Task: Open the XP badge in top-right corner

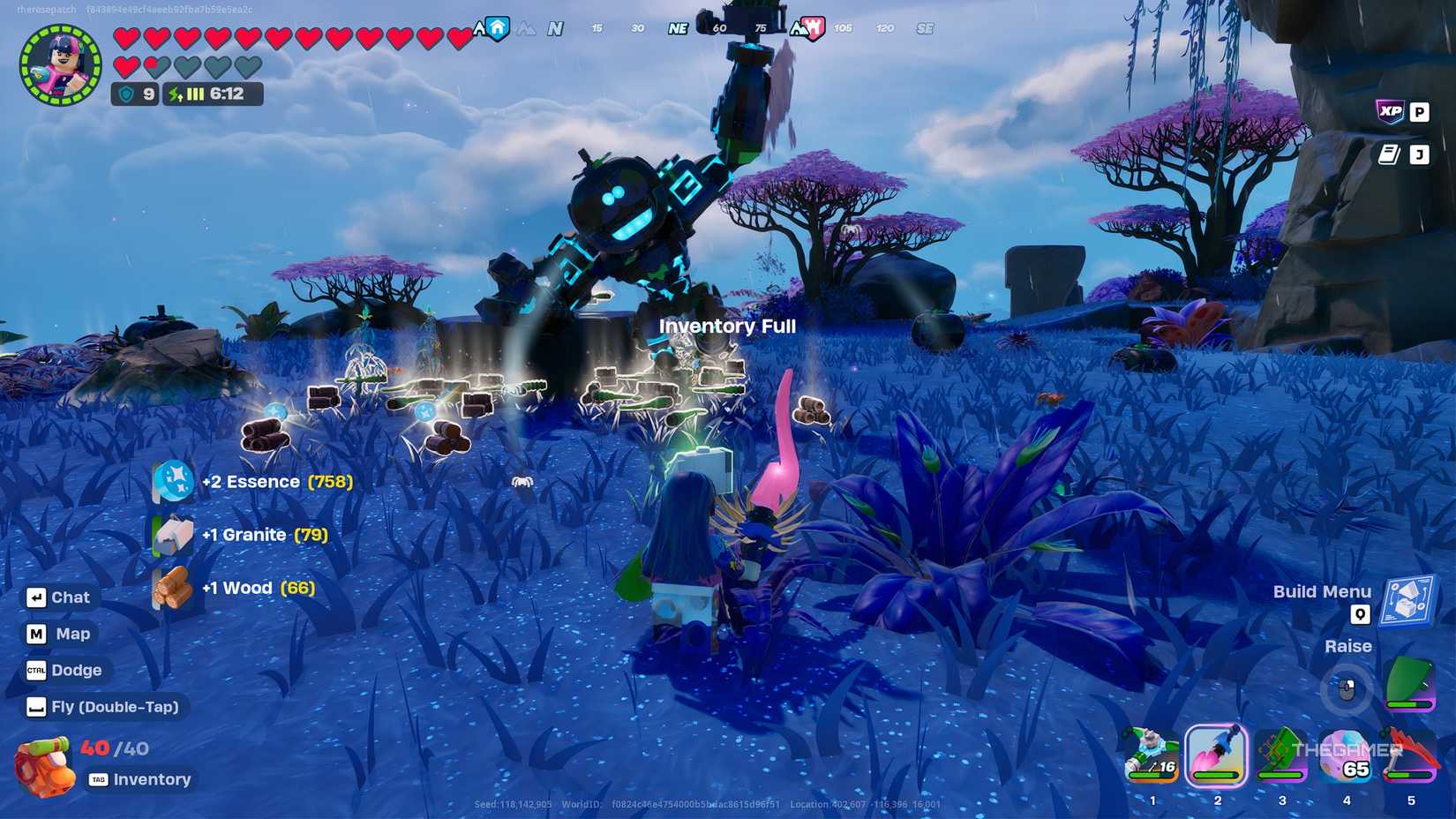Action: coord(1392,112)
